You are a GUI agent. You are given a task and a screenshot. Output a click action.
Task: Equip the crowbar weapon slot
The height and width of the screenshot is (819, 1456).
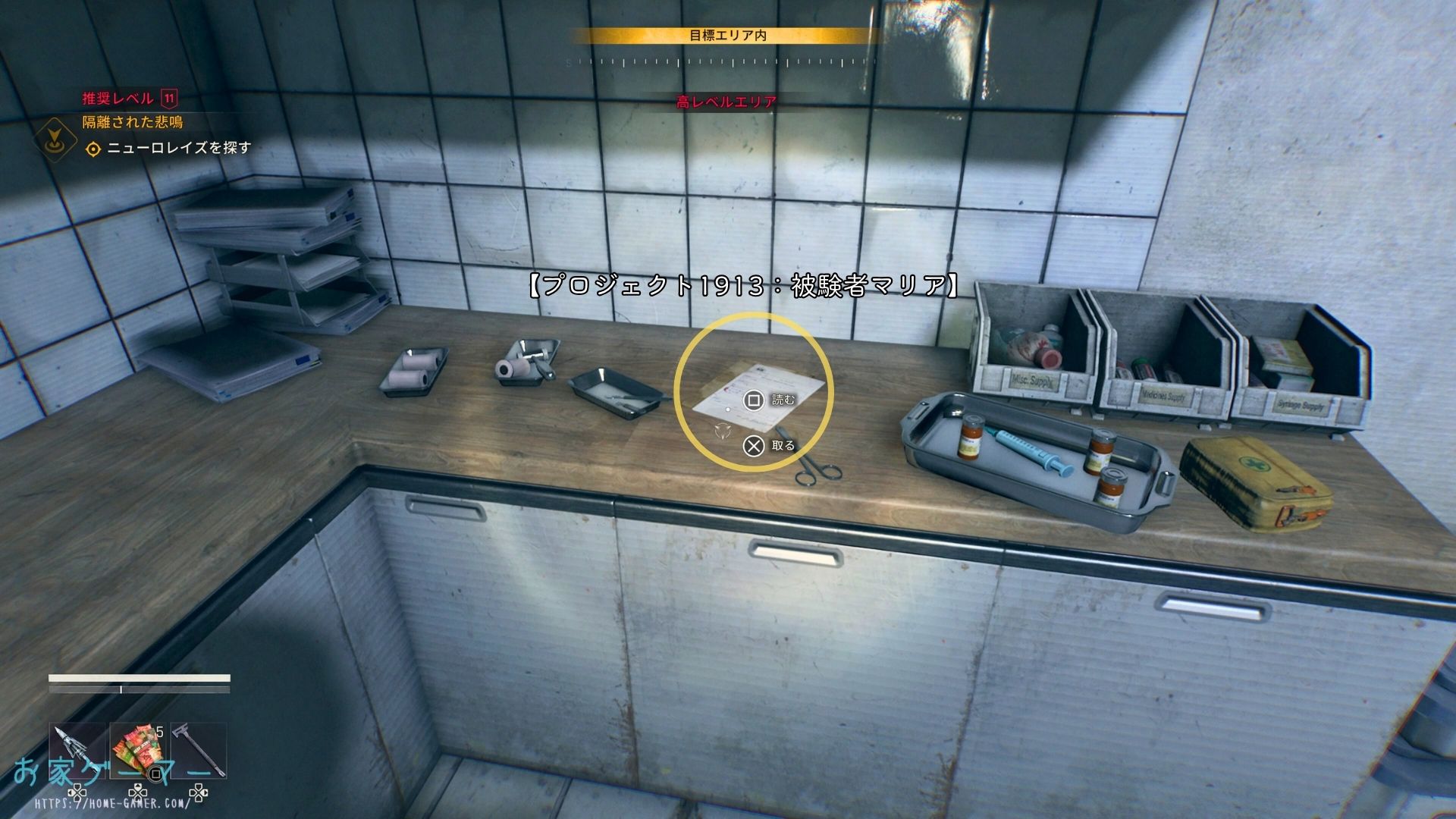click(199, 750)
